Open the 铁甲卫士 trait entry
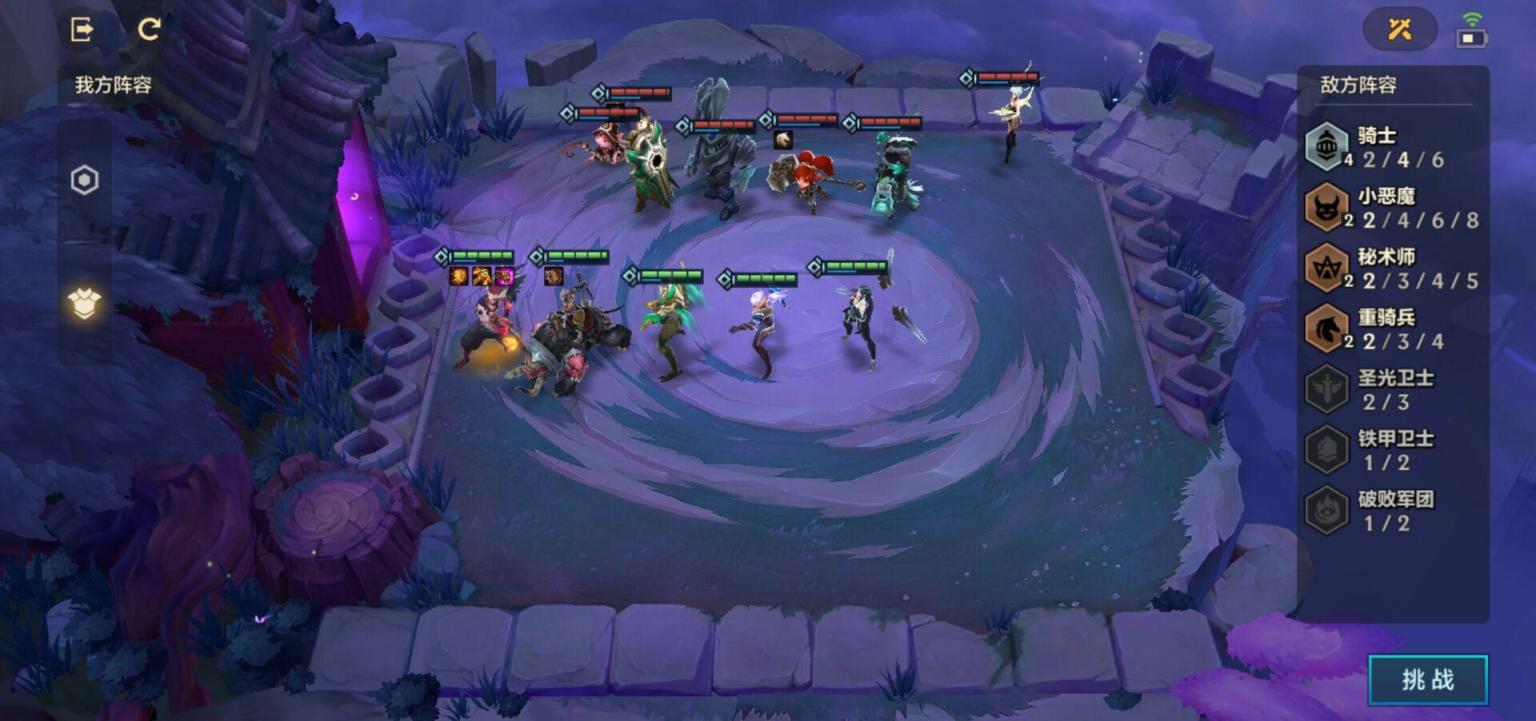1536x721 pixels. click(1392, 449)
